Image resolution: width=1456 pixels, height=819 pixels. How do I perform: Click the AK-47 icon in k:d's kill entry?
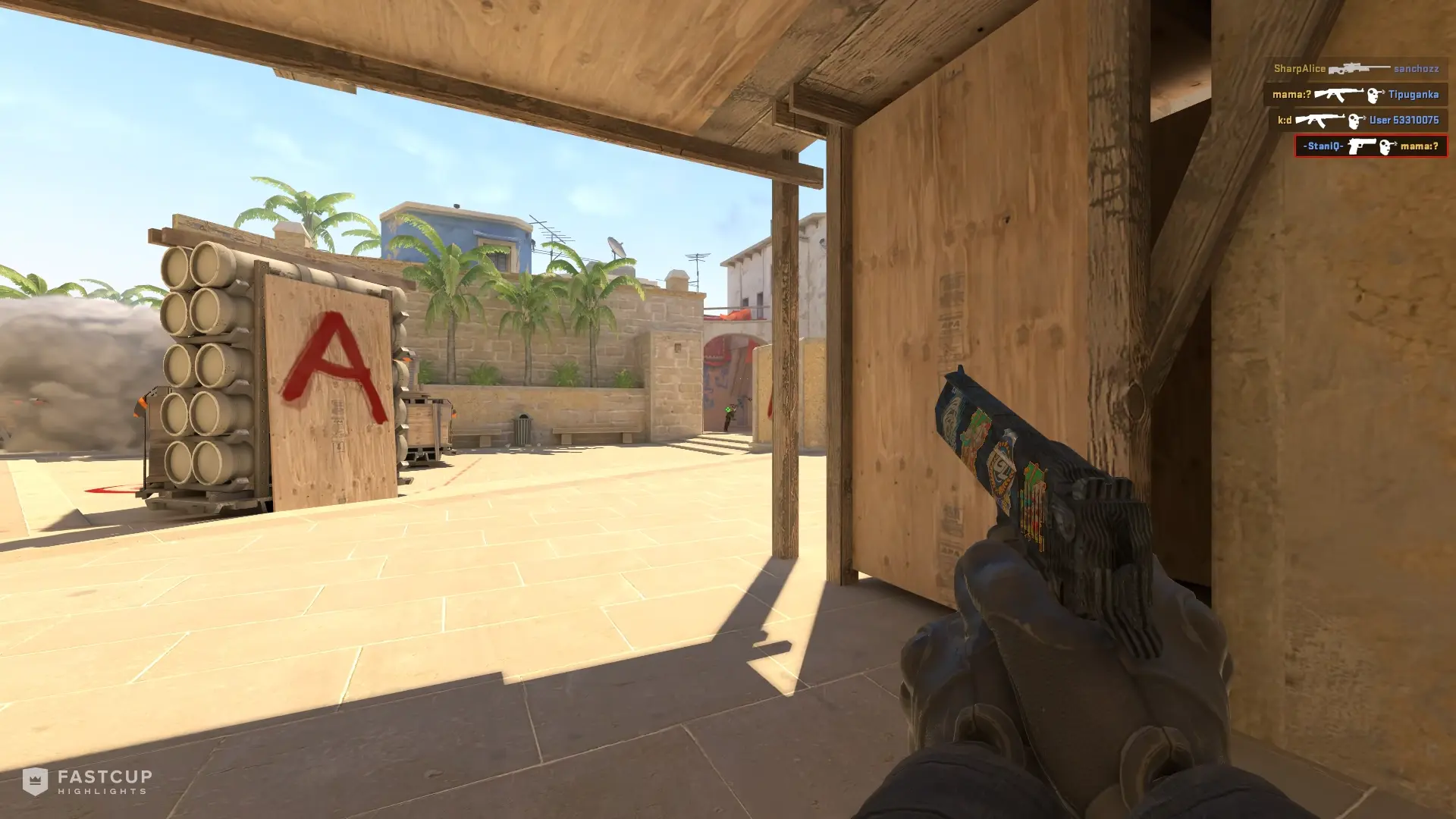(x=1320, y=121)
